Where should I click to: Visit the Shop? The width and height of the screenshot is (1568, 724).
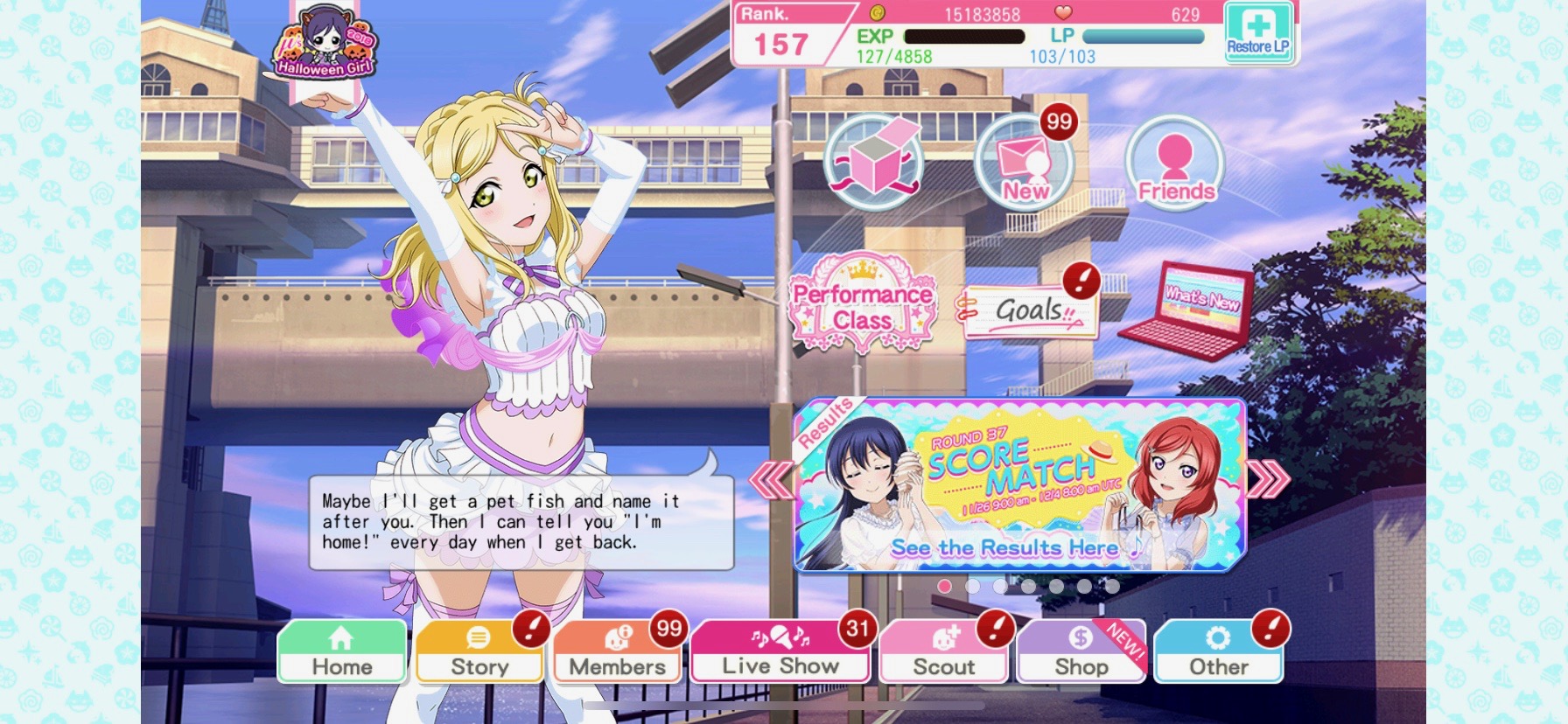point(1081,652)
